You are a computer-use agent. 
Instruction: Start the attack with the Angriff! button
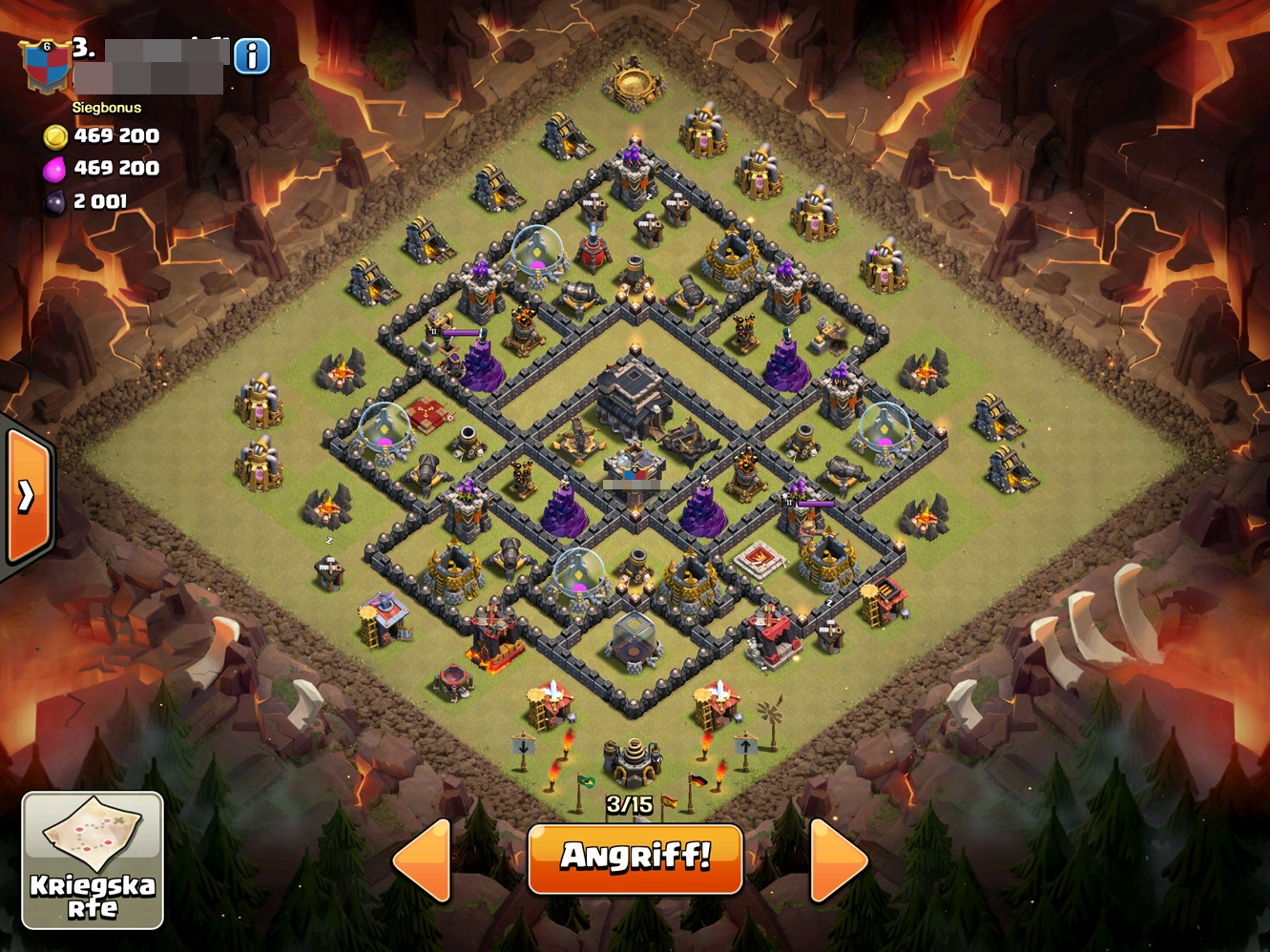635,858
